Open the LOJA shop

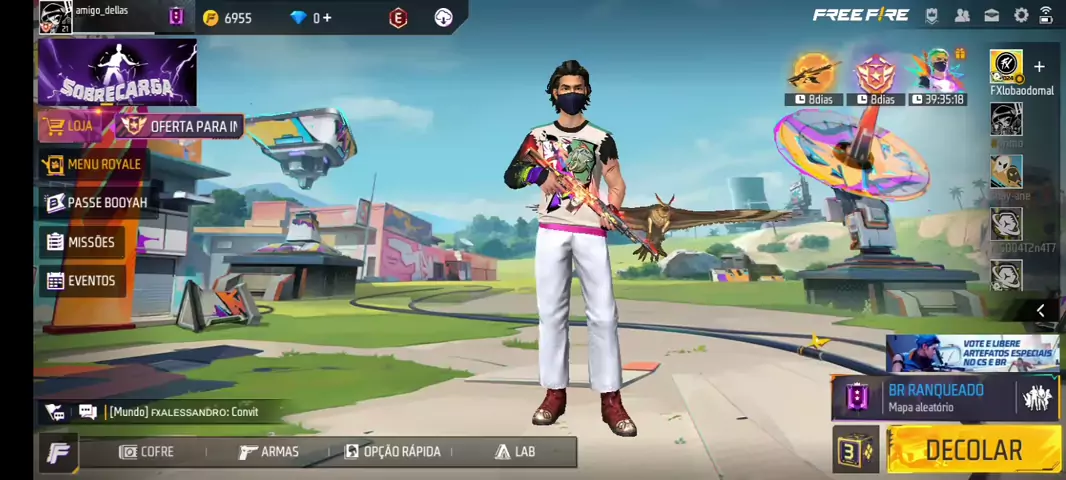tap(70, 126)
